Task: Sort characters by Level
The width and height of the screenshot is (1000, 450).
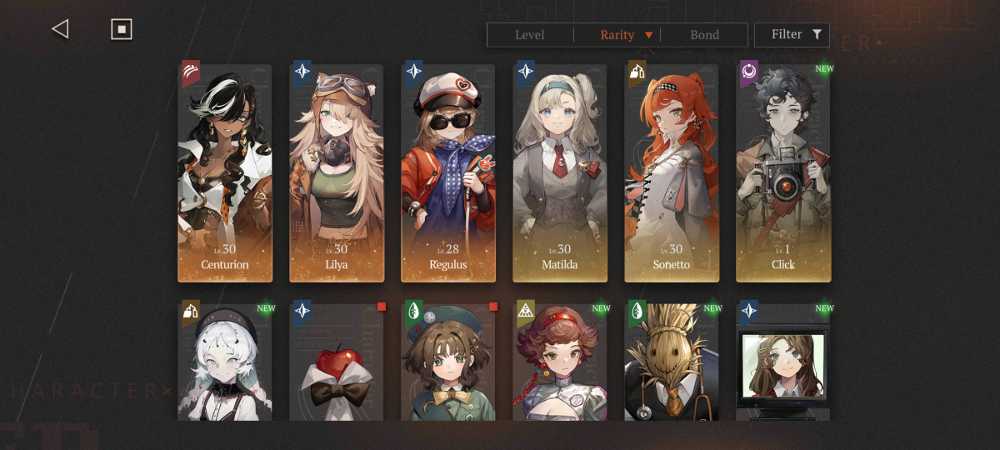Action: click(x=529, y=35)
